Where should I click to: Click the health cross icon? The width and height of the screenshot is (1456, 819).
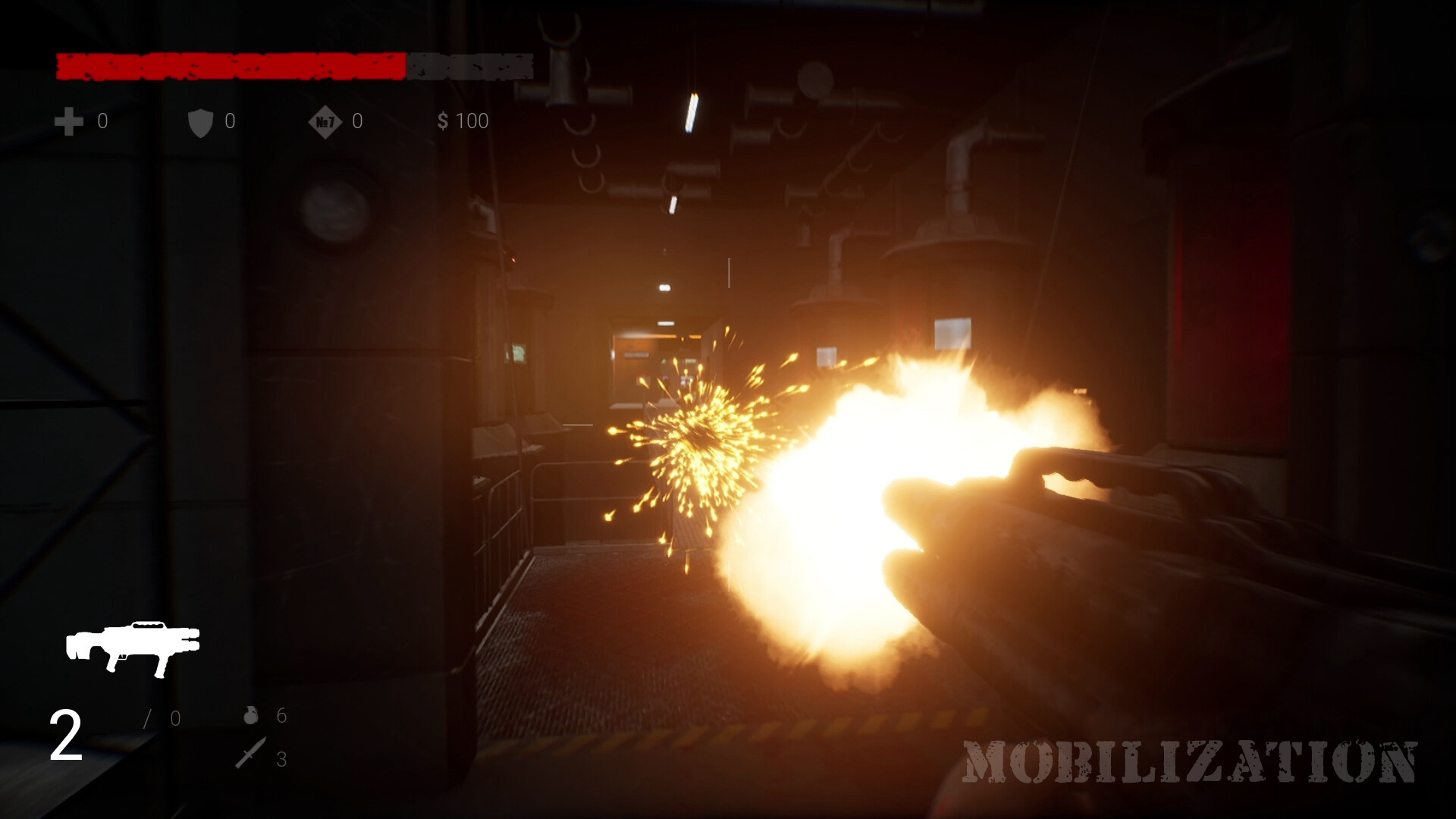coord(67,121)
